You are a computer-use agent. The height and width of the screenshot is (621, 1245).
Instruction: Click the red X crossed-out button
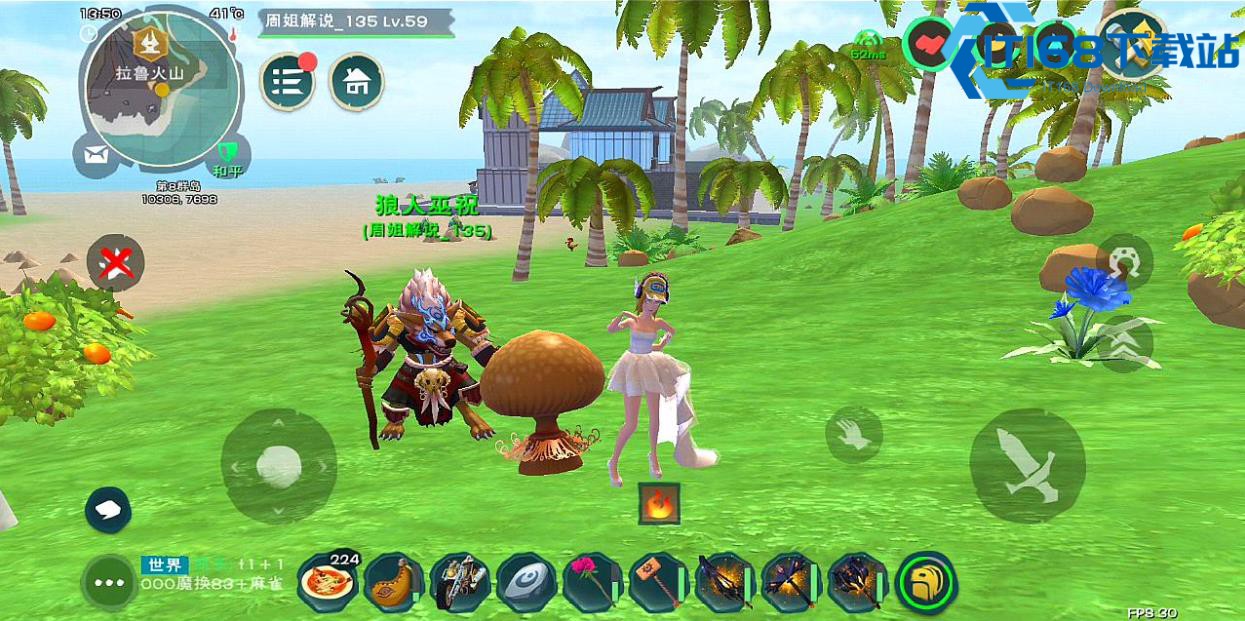coord(115,264)
